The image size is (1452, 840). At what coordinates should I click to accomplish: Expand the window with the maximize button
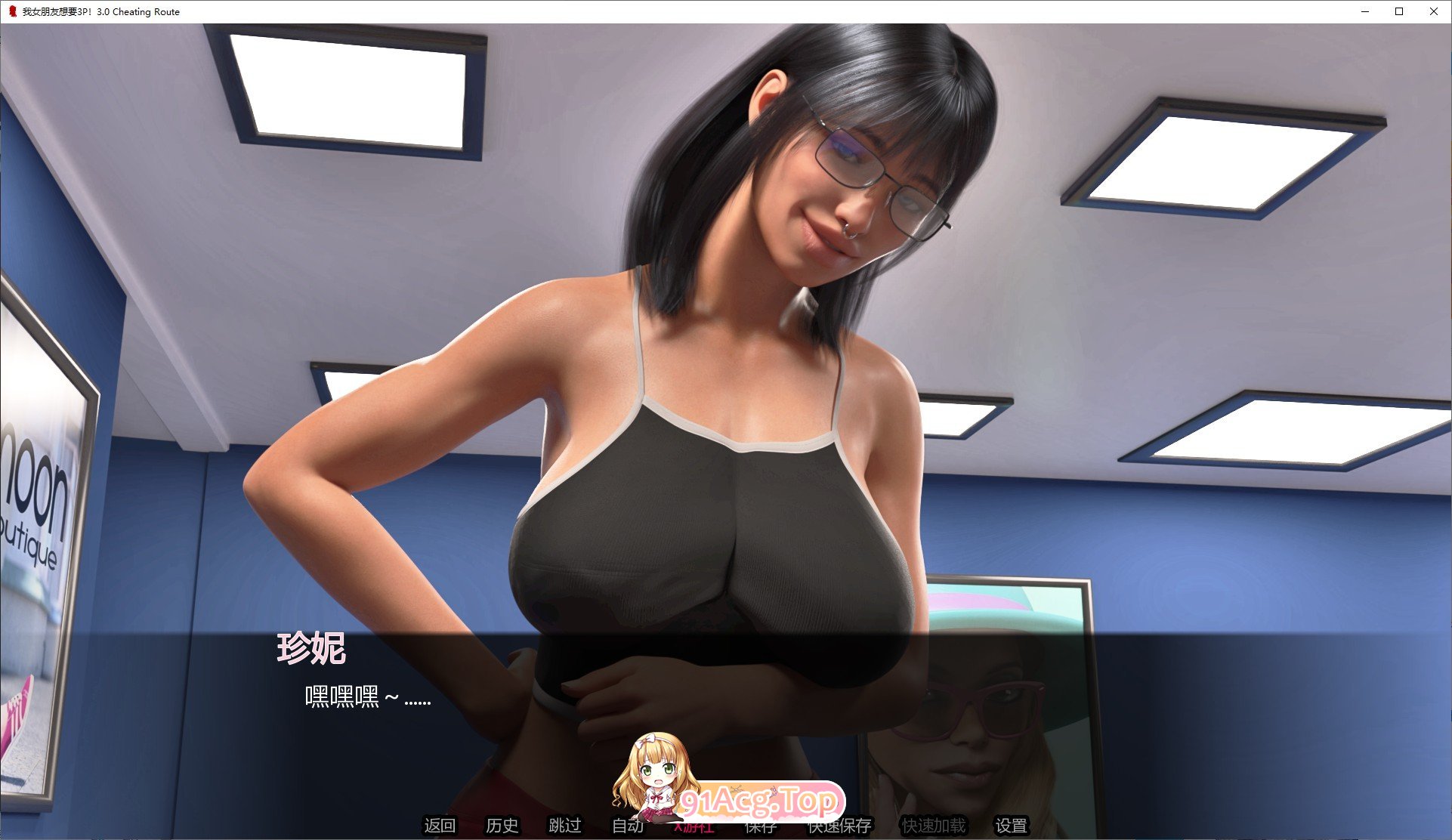tap(1398, 11)
